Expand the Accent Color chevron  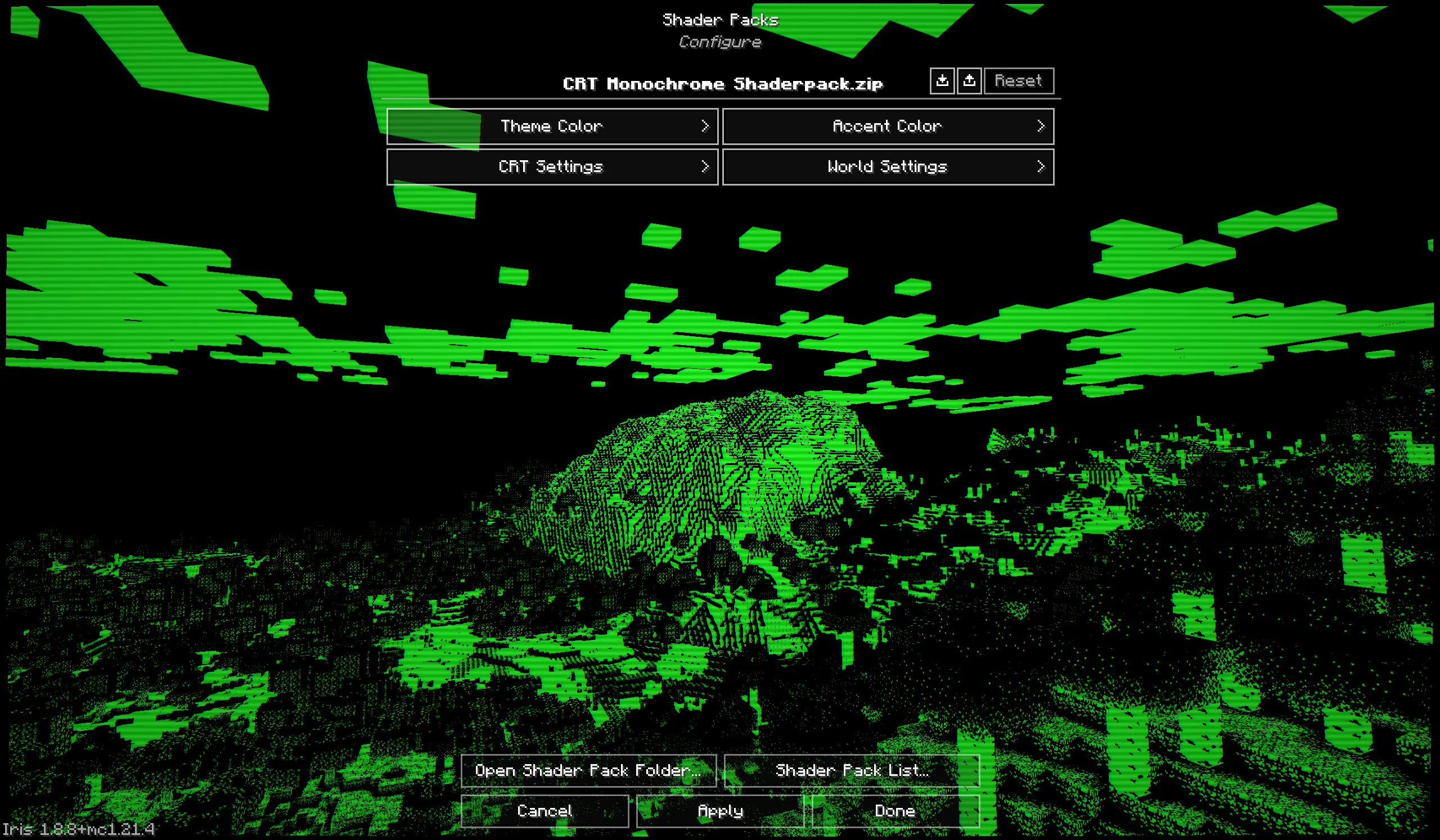coord(1042,126)
